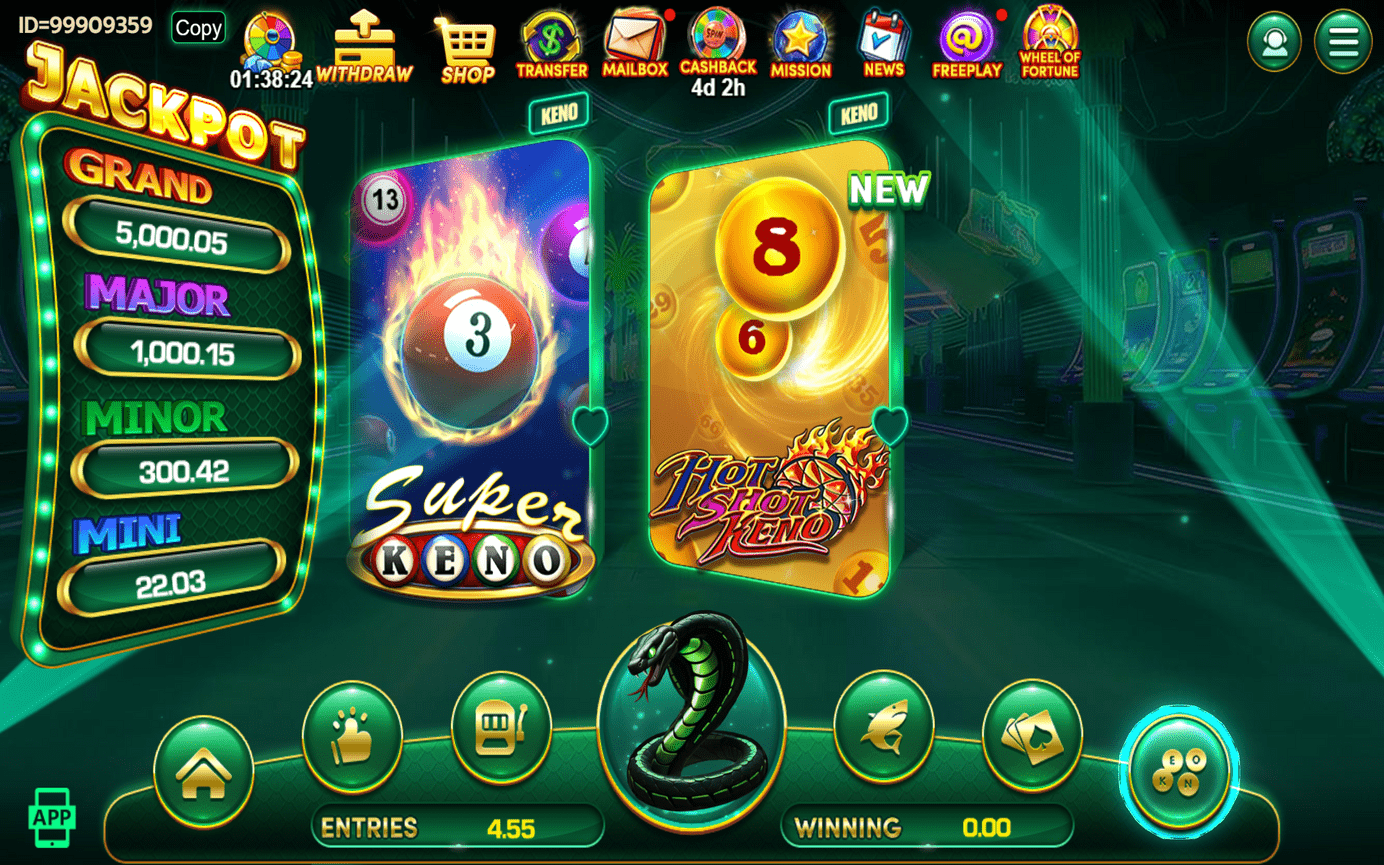The image size is (1384, 865).
Task: Download the APP via phone icon
Action: click(x=52, y=817)
